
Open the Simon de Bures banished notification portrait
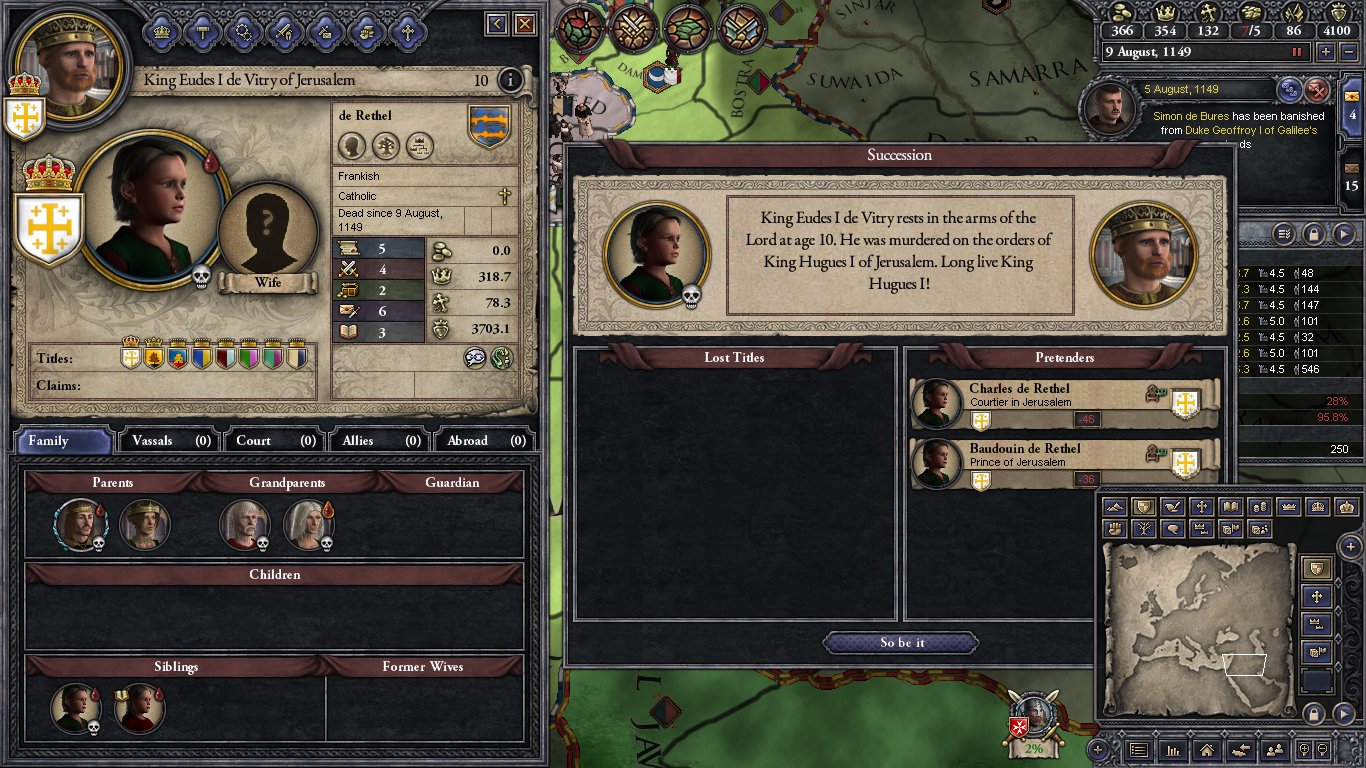coord(1111,109)
